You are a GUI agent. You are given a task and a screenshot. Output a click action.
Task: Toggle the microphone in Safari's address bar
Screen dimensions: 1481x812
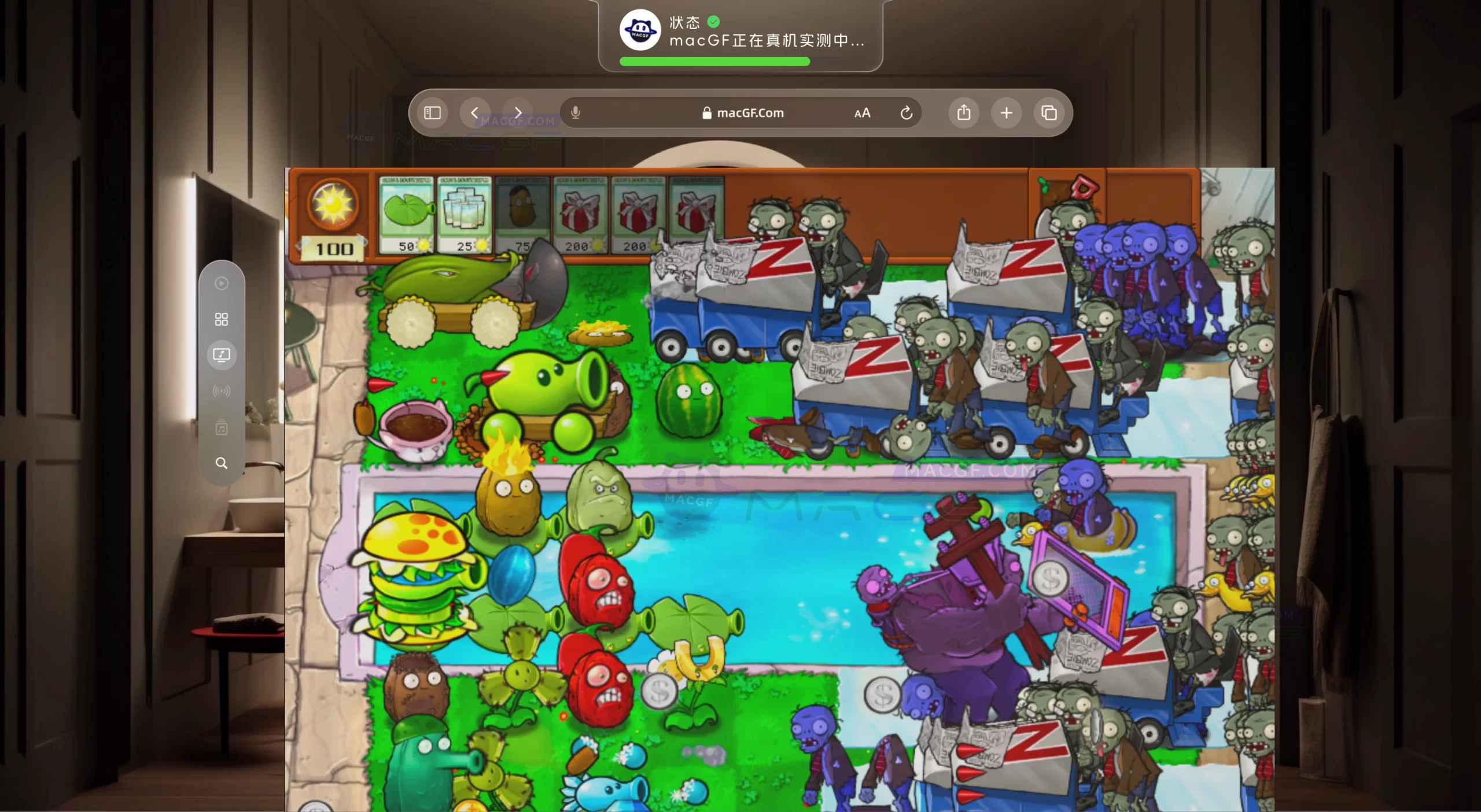(576, 113)
